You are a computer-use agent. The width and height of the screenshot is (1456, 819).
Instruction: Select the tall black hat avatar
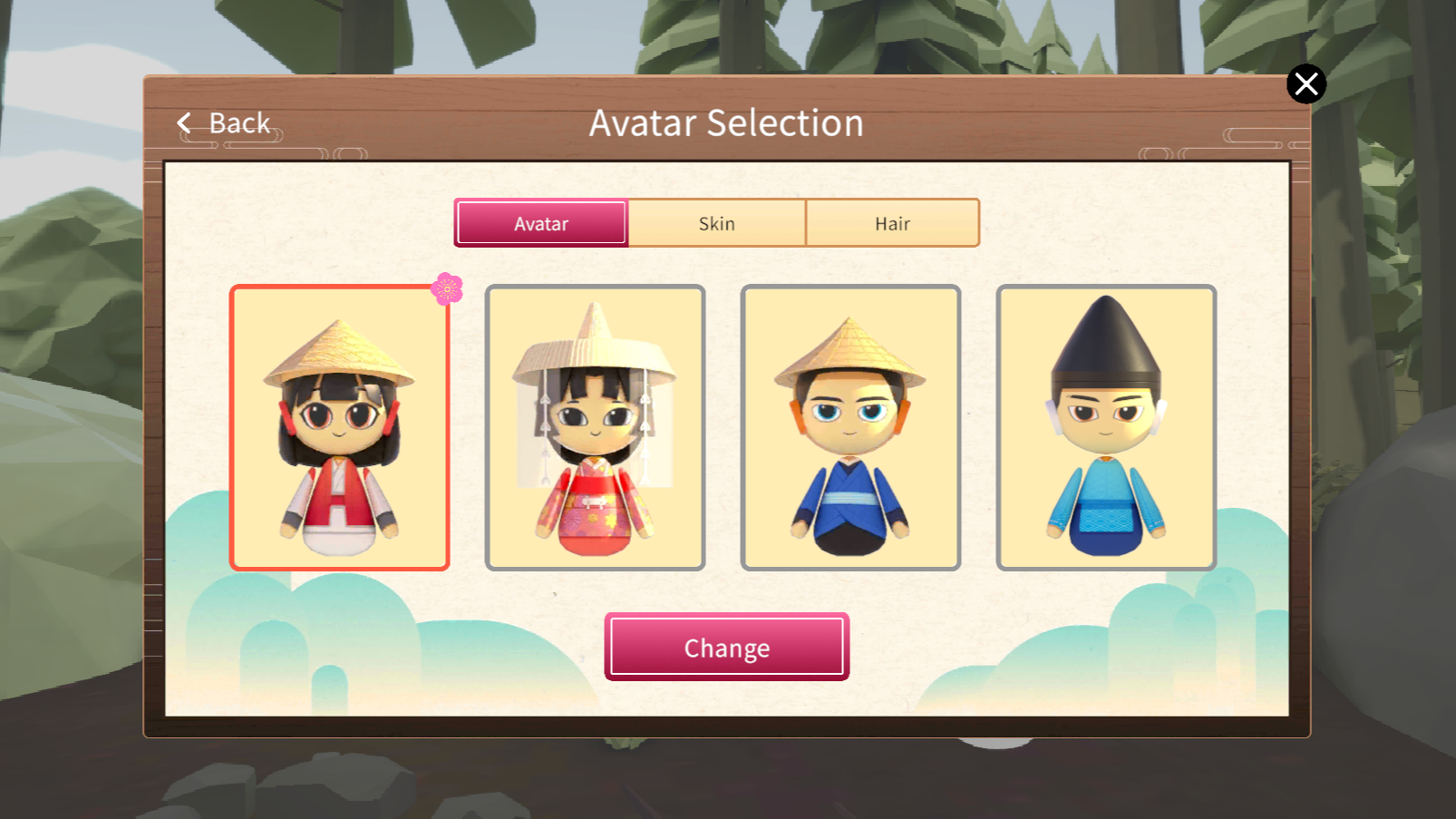coord(1106,428)
